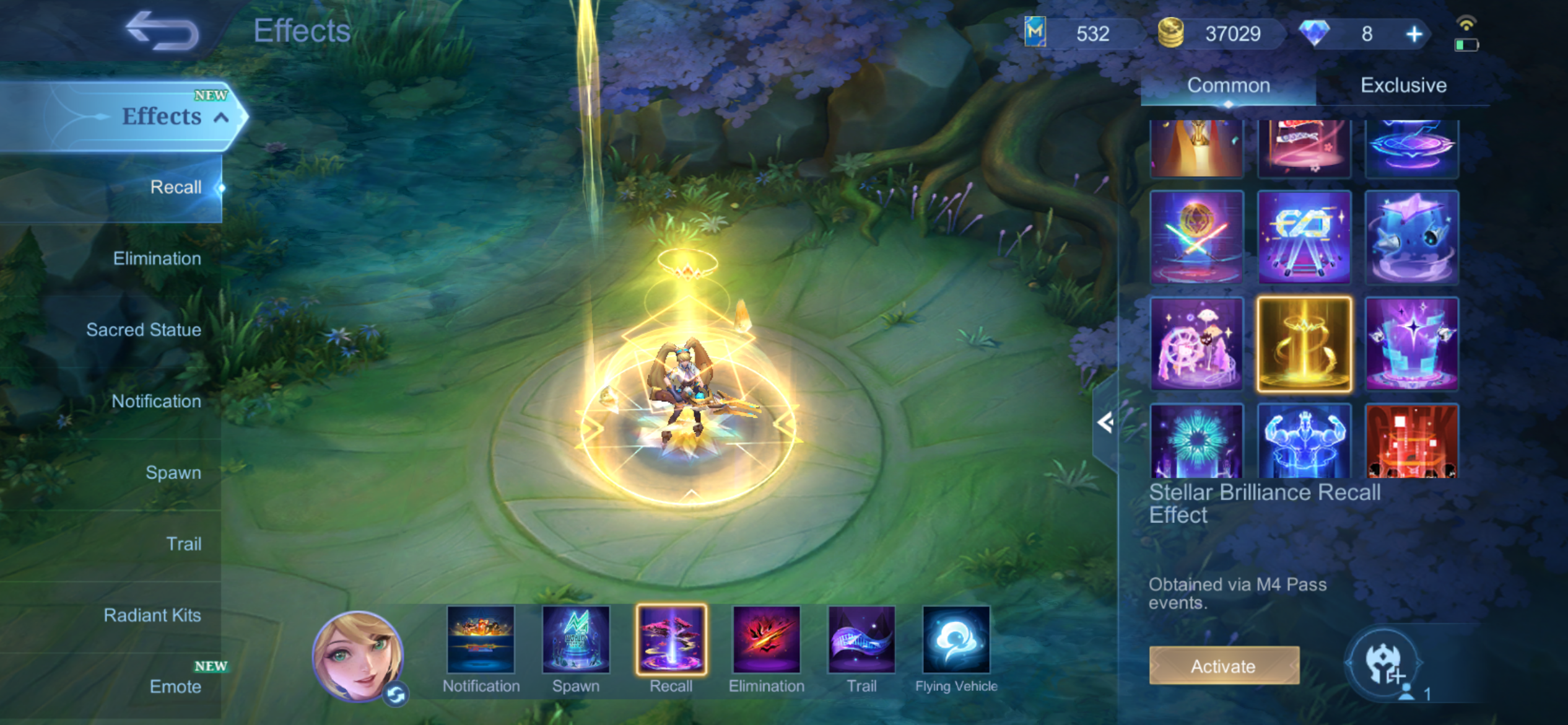Open the equipped Elimination effect slot
Viewport: 1568px width, 725px height.
(767, 640)
